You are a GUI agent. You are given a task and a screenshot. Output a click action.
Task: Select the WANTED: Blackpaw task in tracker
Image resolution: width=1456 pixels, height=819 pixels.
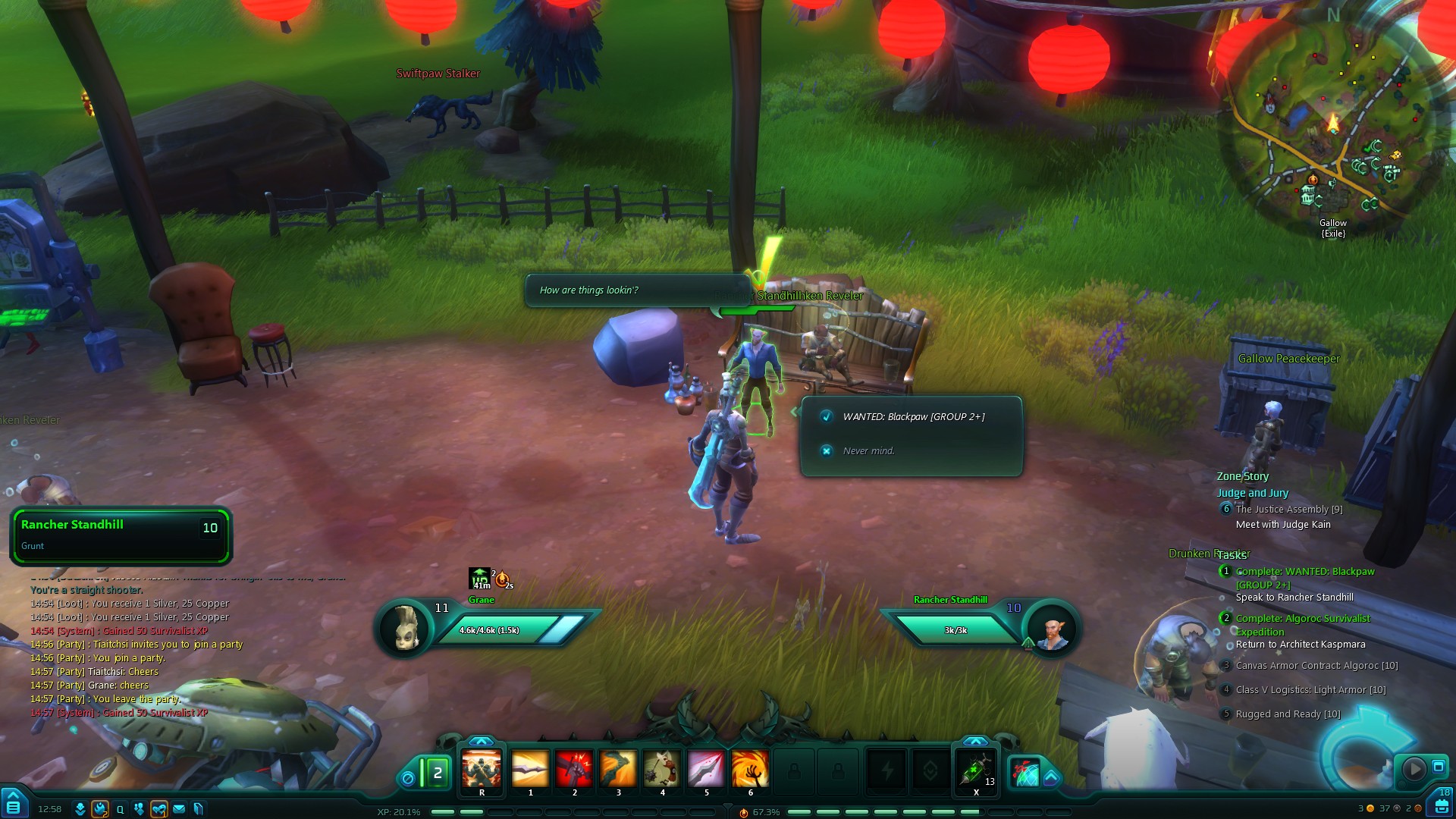point(1304,572)
